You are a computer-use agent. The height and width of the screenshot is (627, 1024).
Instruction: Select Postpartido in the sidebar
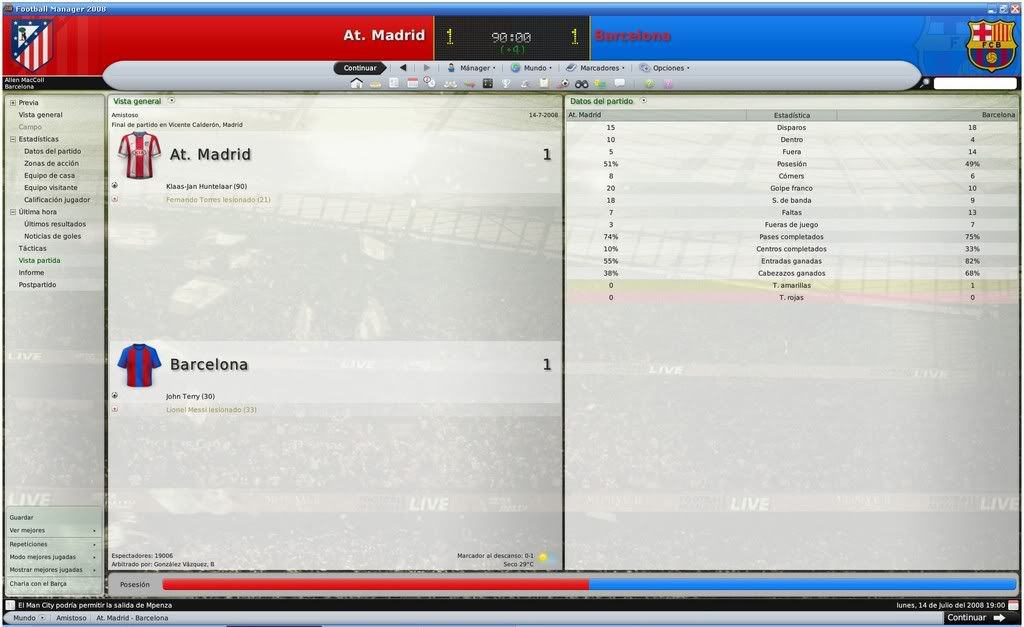click(x=37, y=285)
